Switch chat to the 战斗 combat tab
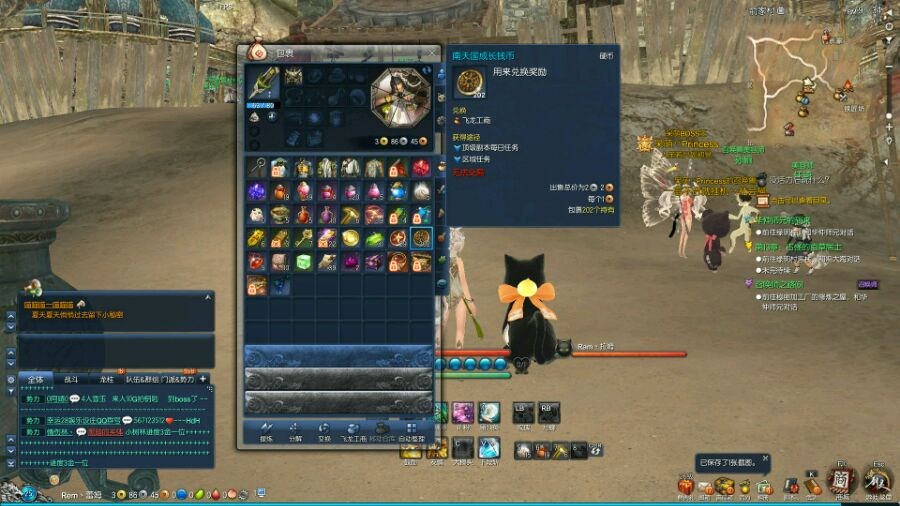 pos(71,379)
